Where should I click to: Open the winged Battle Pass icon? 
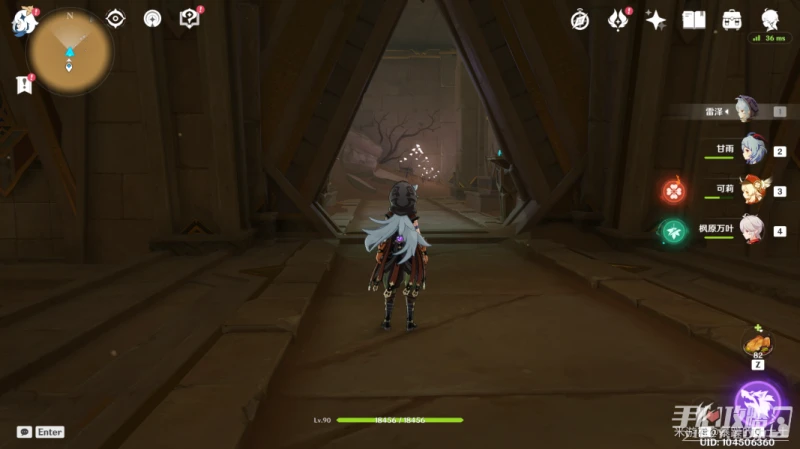click(618, 20)
